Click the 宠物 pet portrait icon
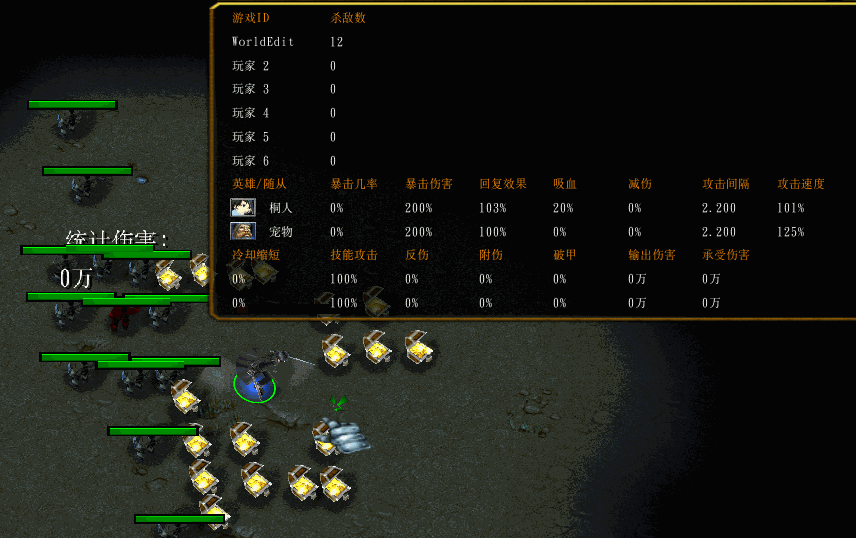 (242, 231)
